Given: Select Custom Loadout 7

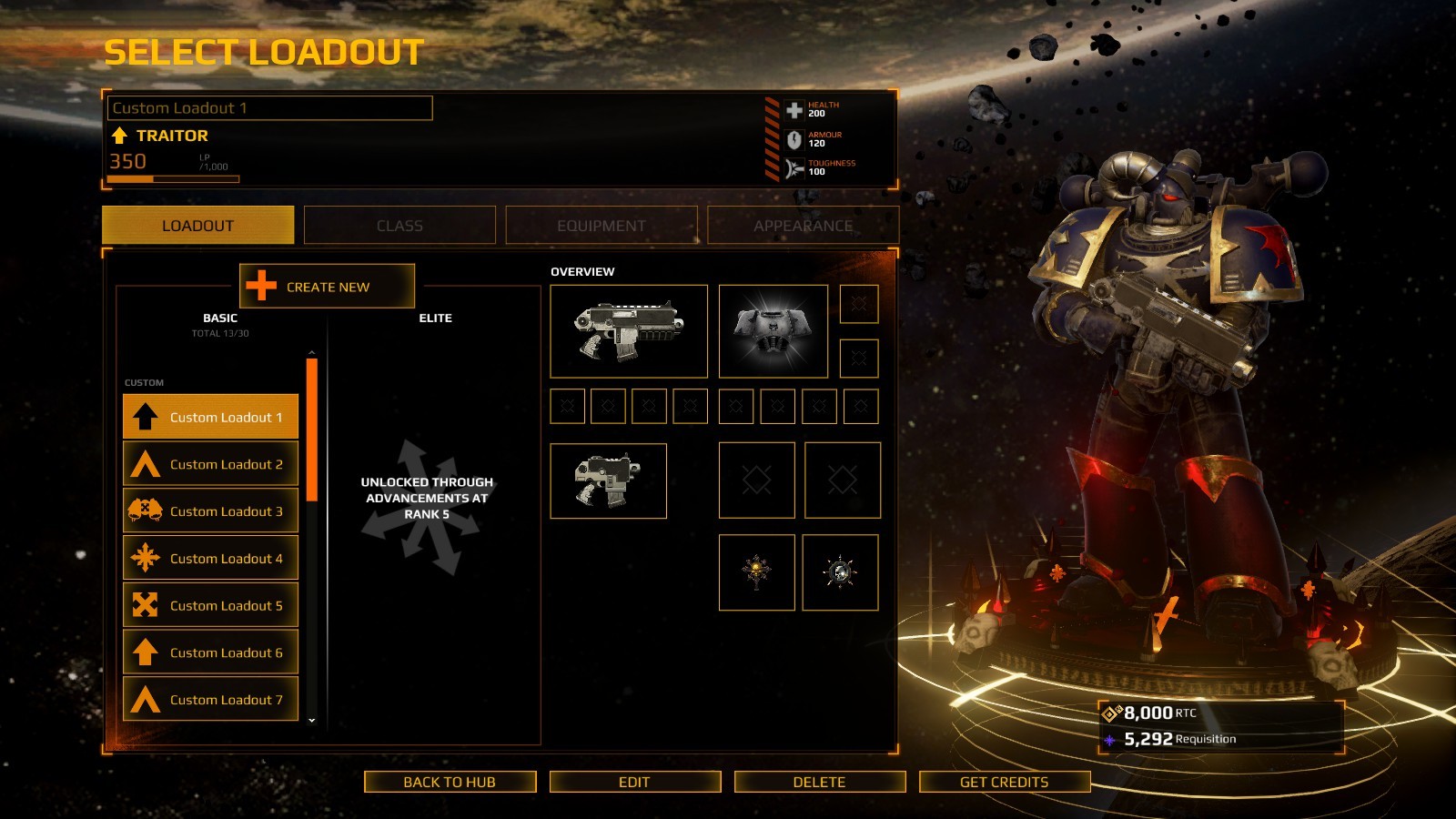Looking at the screenshot, I should pos(210,699).
